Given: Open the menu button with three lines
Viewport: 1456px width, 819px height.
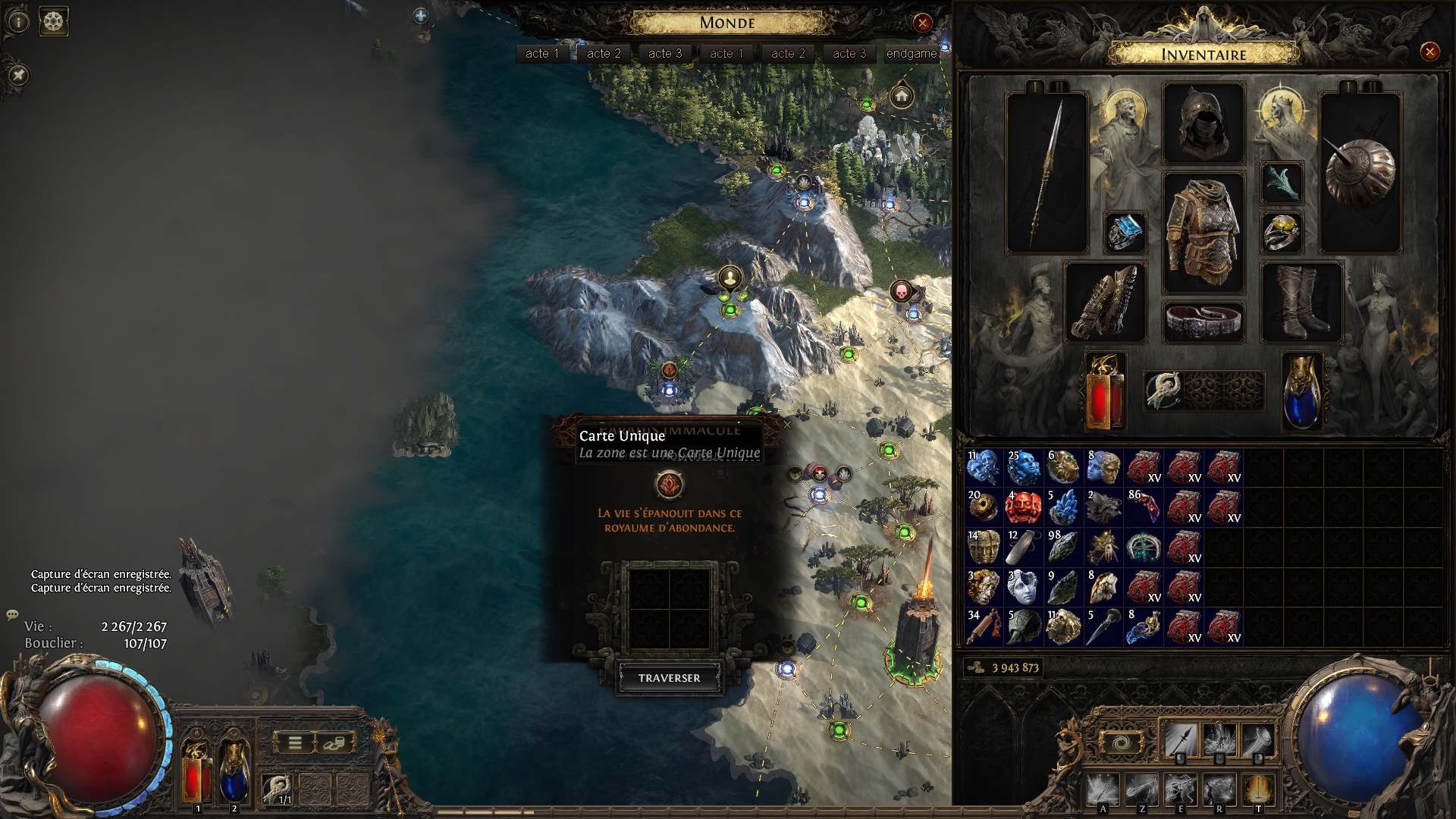Looking at the screenshot, I should pos(295,743).
